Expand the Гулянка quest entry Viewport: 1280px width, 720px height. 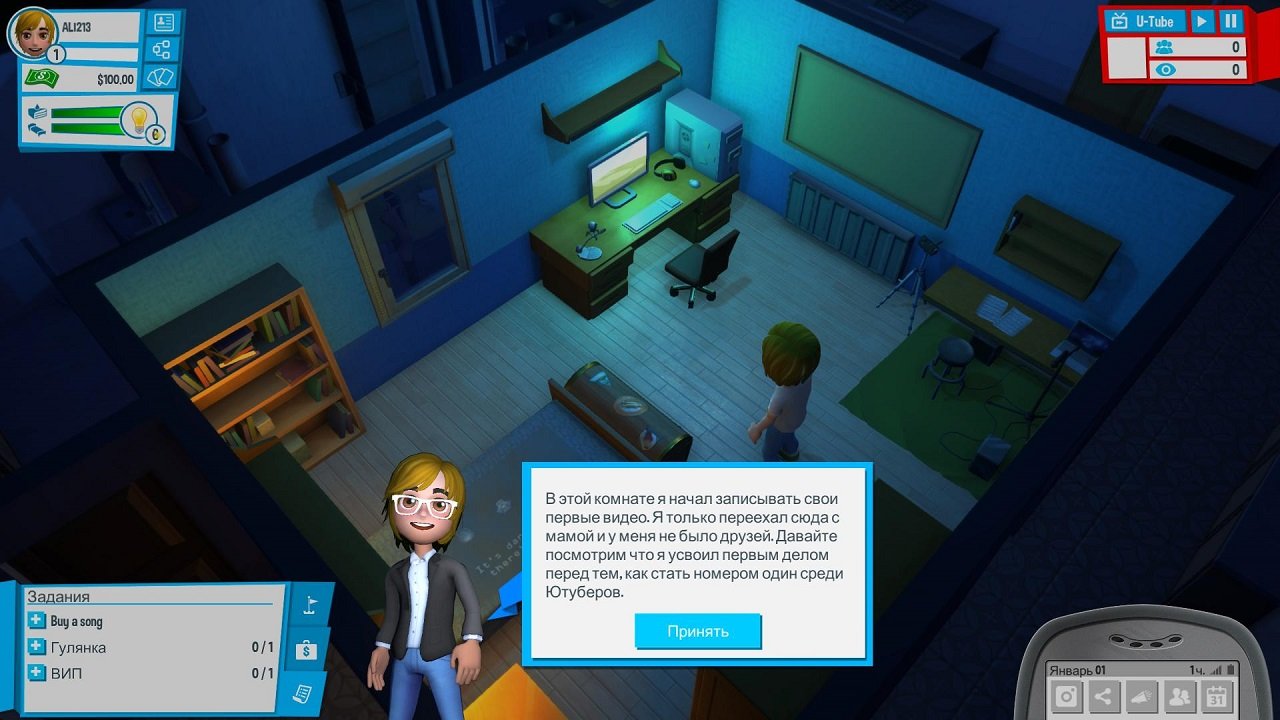[35, 646]
